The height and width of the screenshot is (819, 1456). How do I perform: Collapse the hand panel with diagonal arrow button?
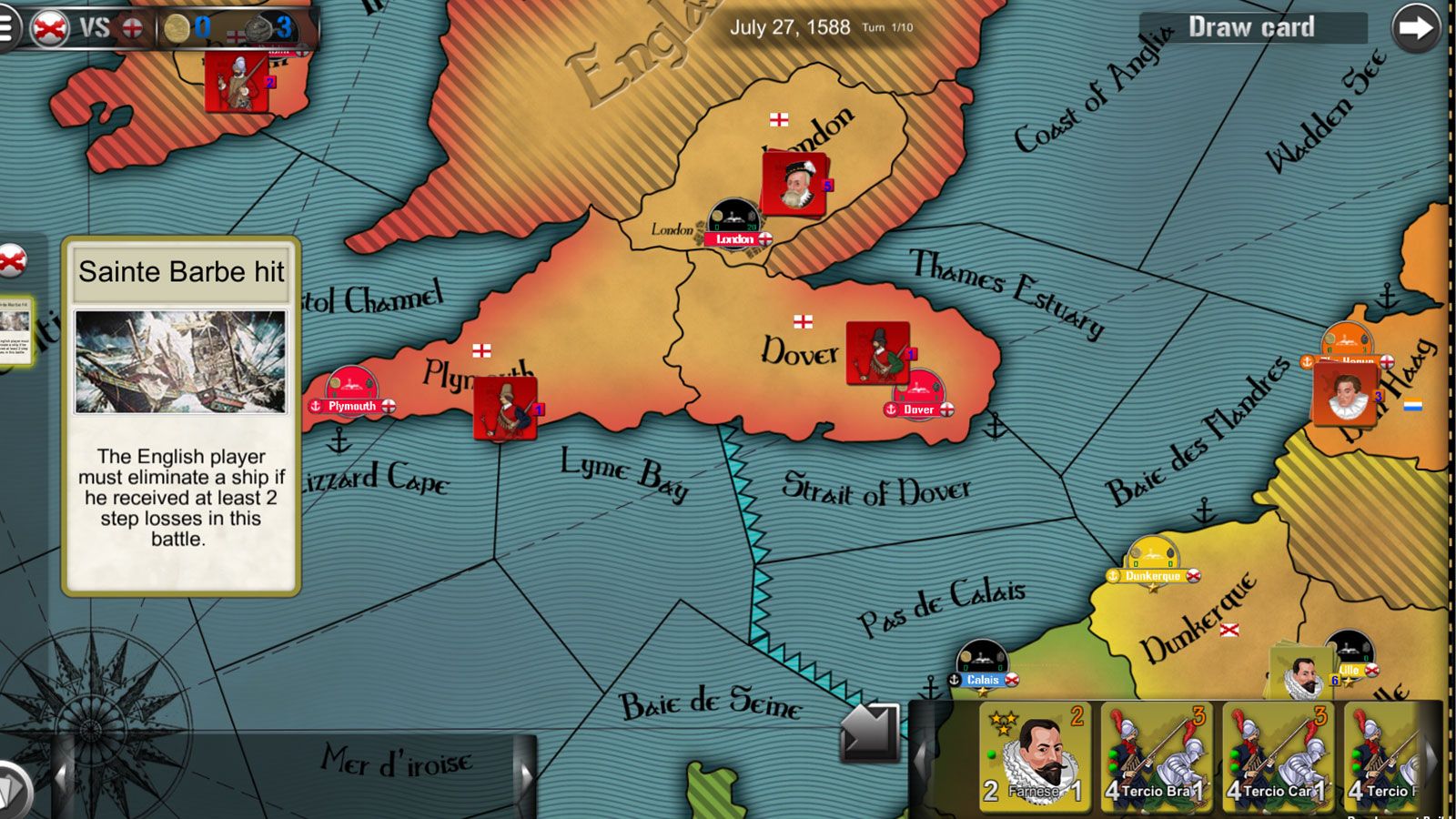pyautogui.click(x=869, y=731)
